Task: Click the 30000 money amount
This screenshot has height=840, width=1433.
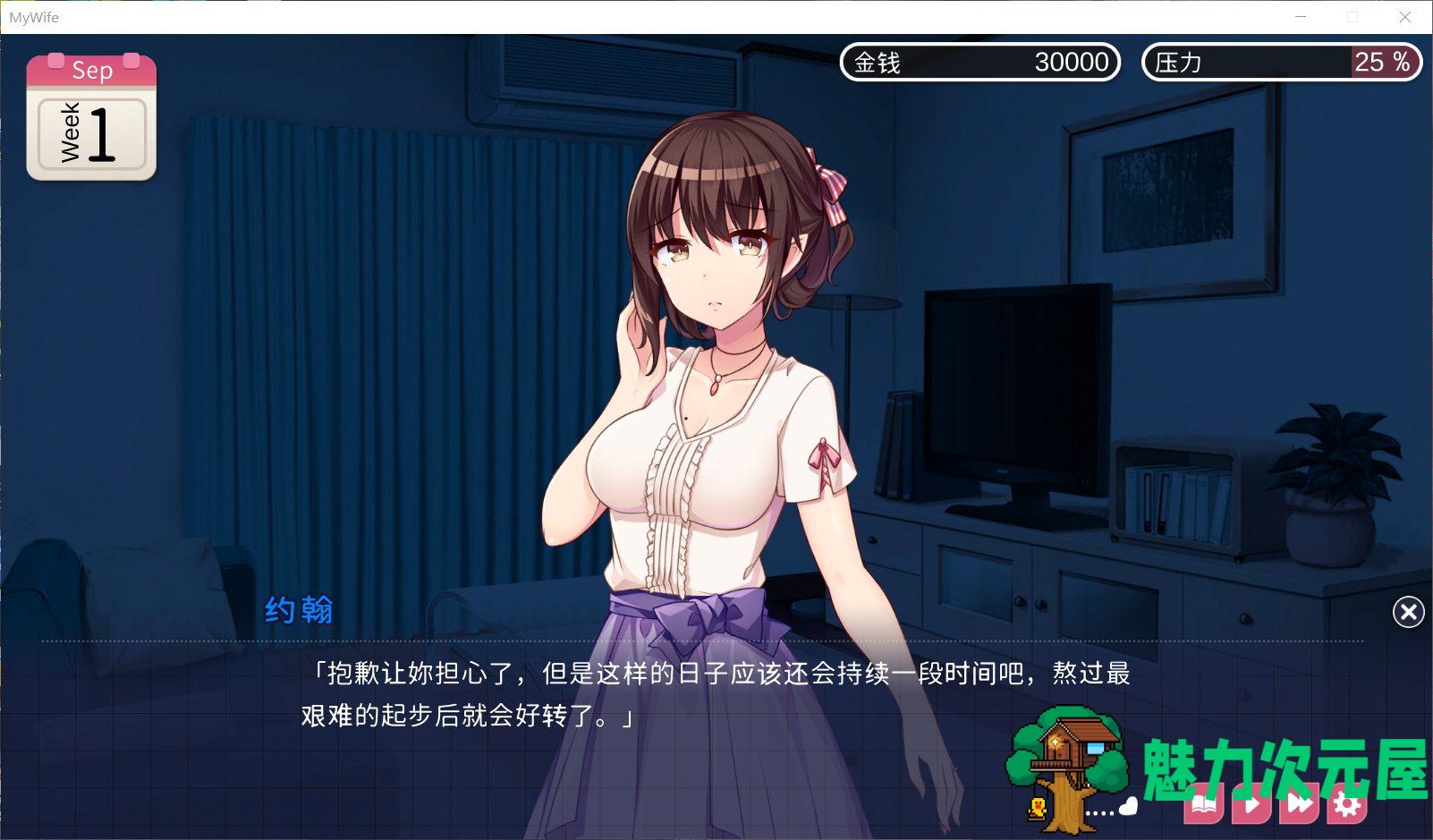Action: point(1070,63)
